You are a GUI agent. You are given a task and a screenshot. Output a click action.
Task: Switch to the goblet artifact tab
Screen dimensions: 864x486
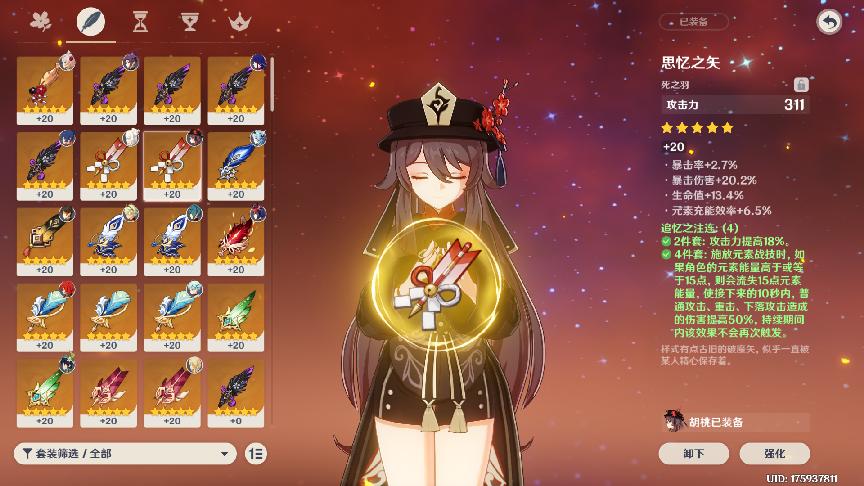tap(189, 22)
